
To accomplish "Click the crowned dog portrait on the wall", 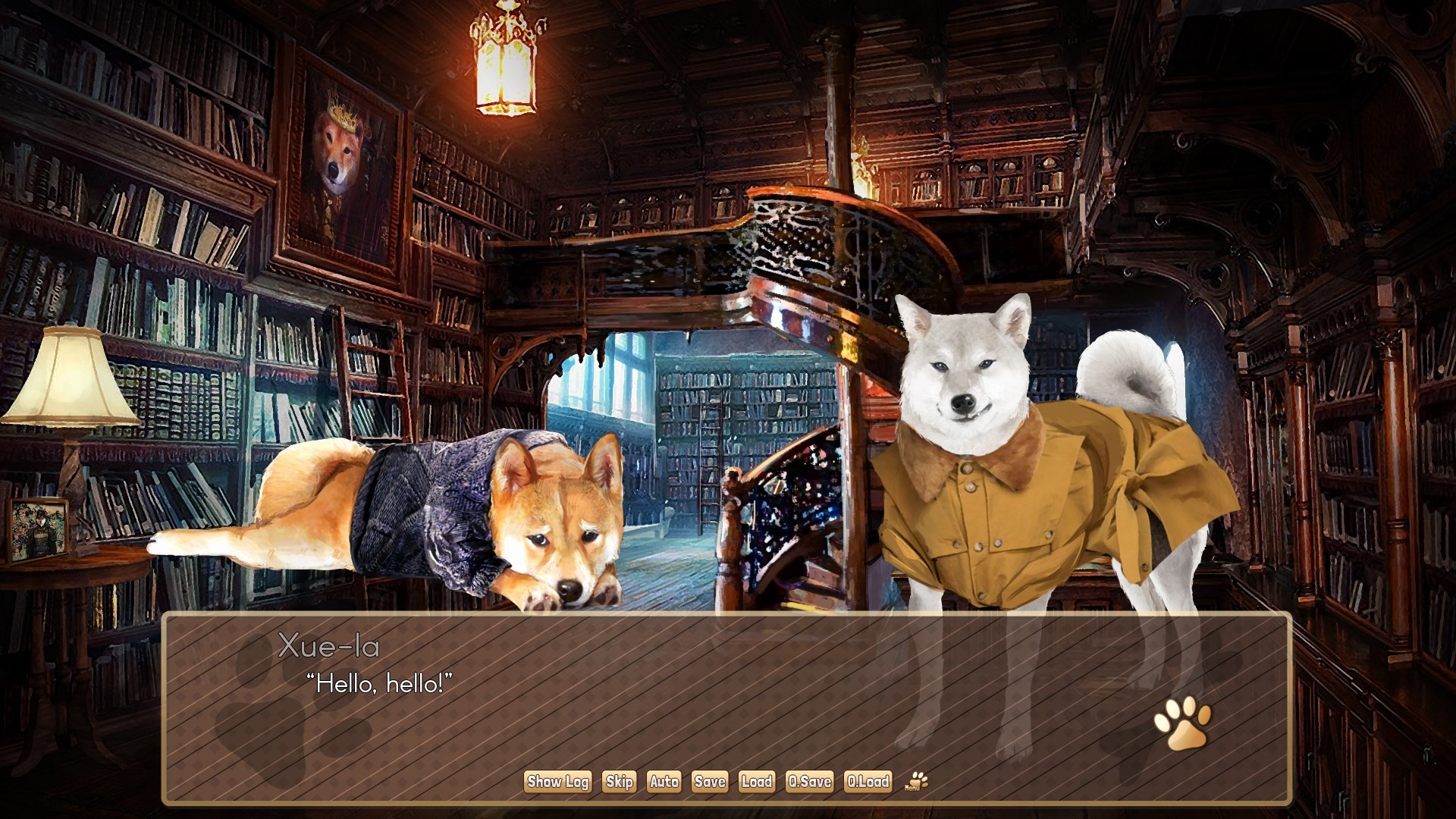I will tap(341, 159).
